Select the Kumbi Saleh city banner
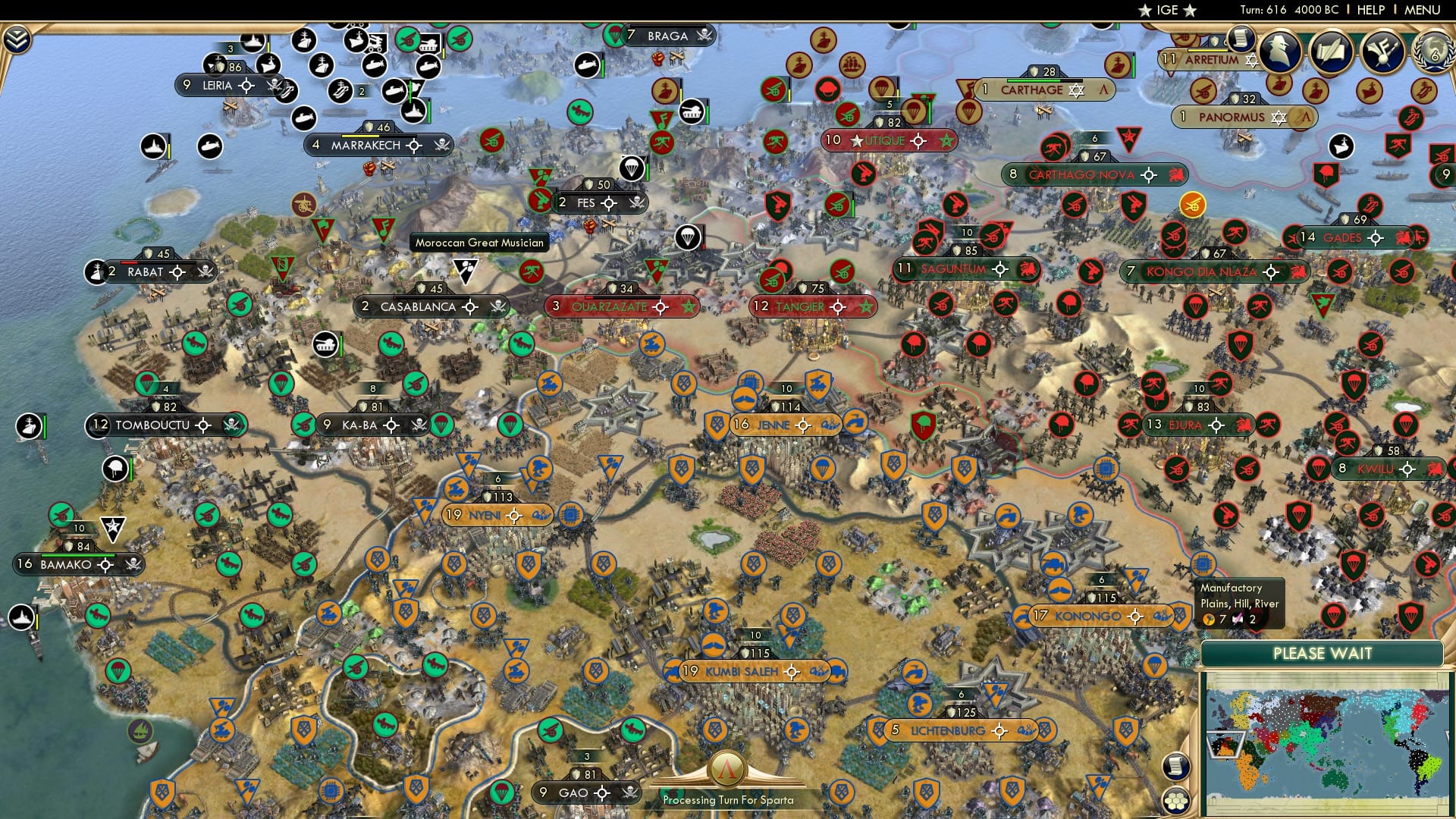 coord(742,670)
